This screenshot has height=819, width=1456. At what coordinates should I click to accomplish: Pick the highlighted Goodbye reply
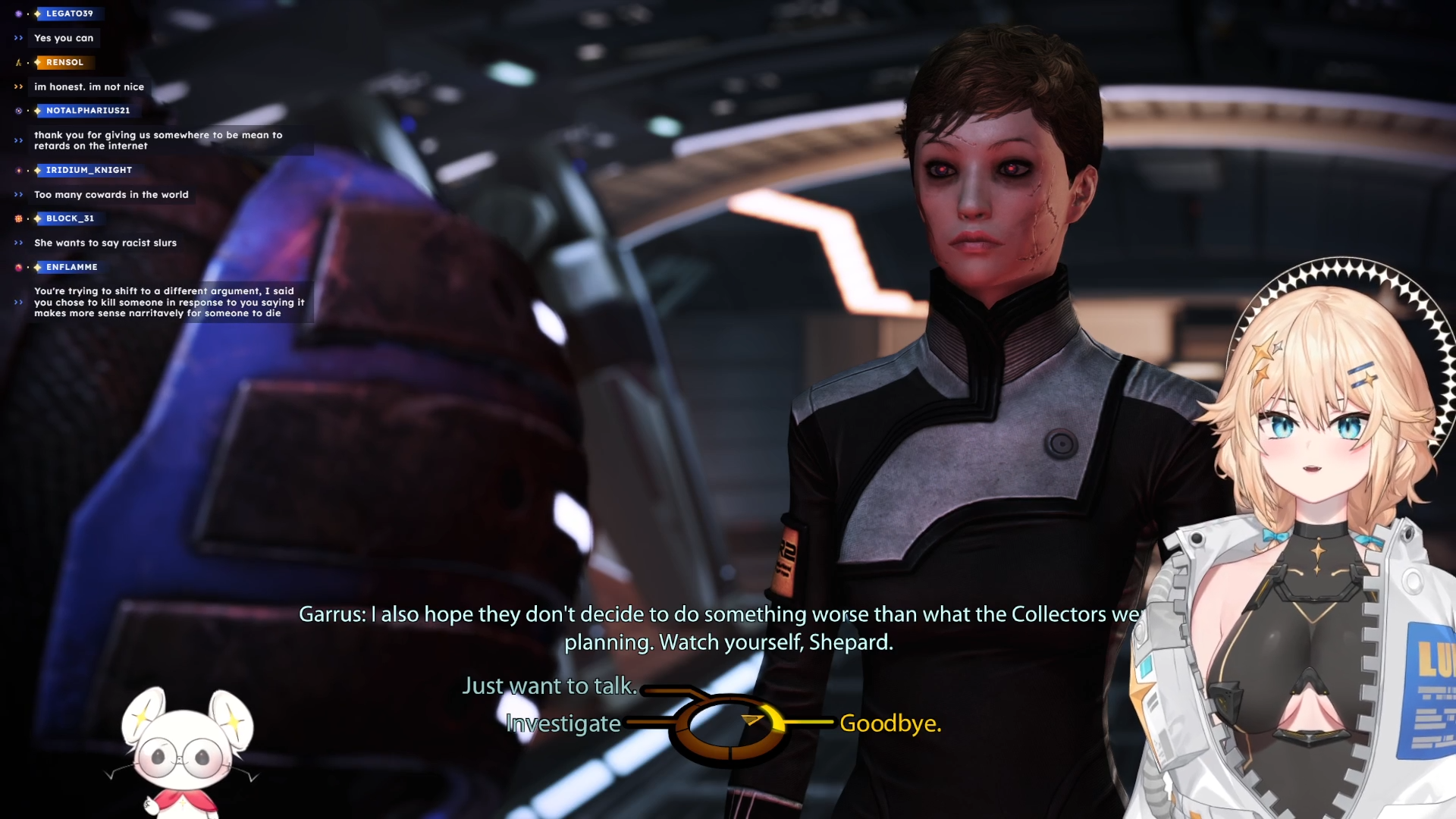(x=890, y=723)
